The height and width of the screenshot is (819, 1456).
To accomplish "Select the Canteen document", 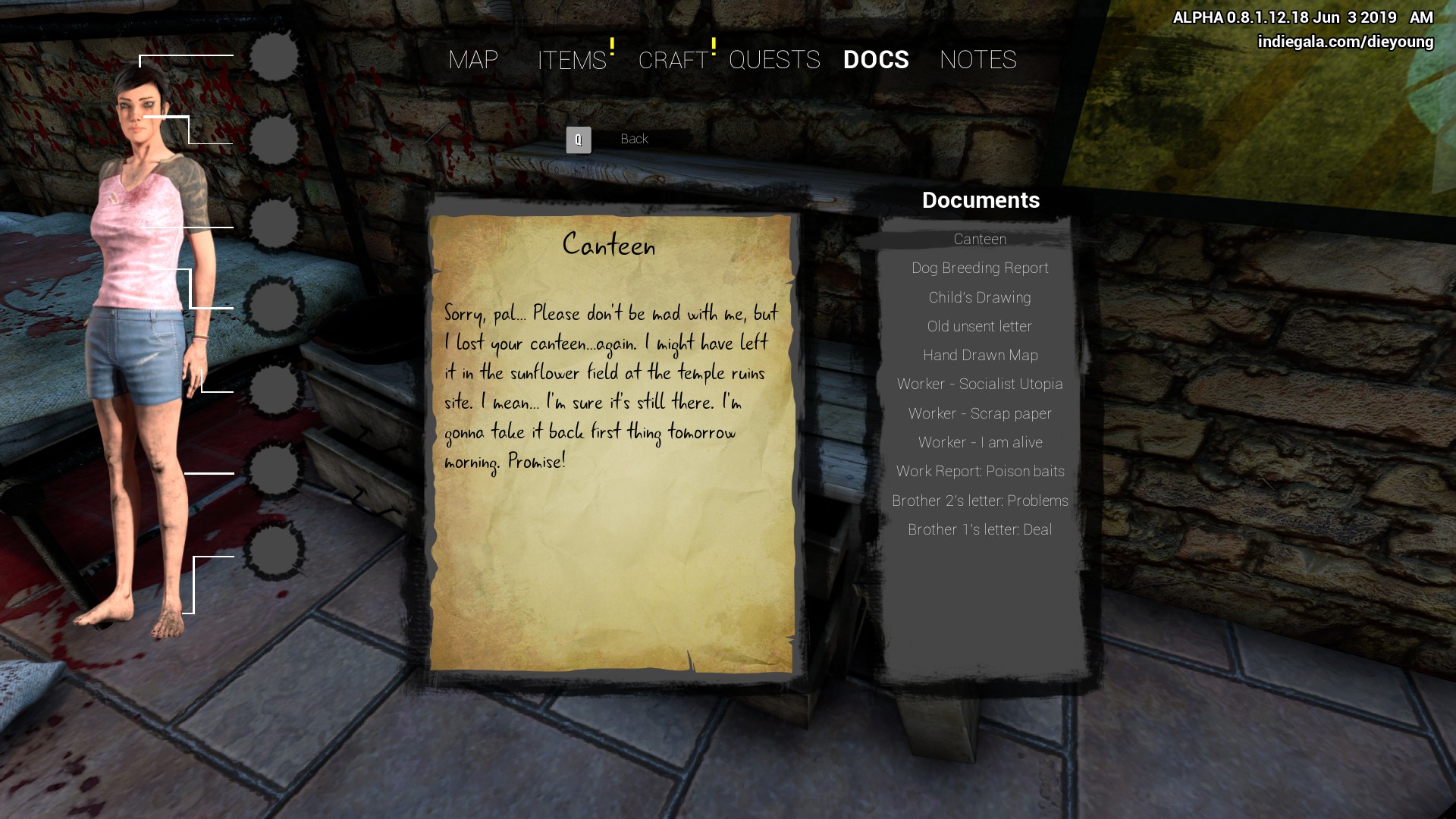I will click(980, 240).
